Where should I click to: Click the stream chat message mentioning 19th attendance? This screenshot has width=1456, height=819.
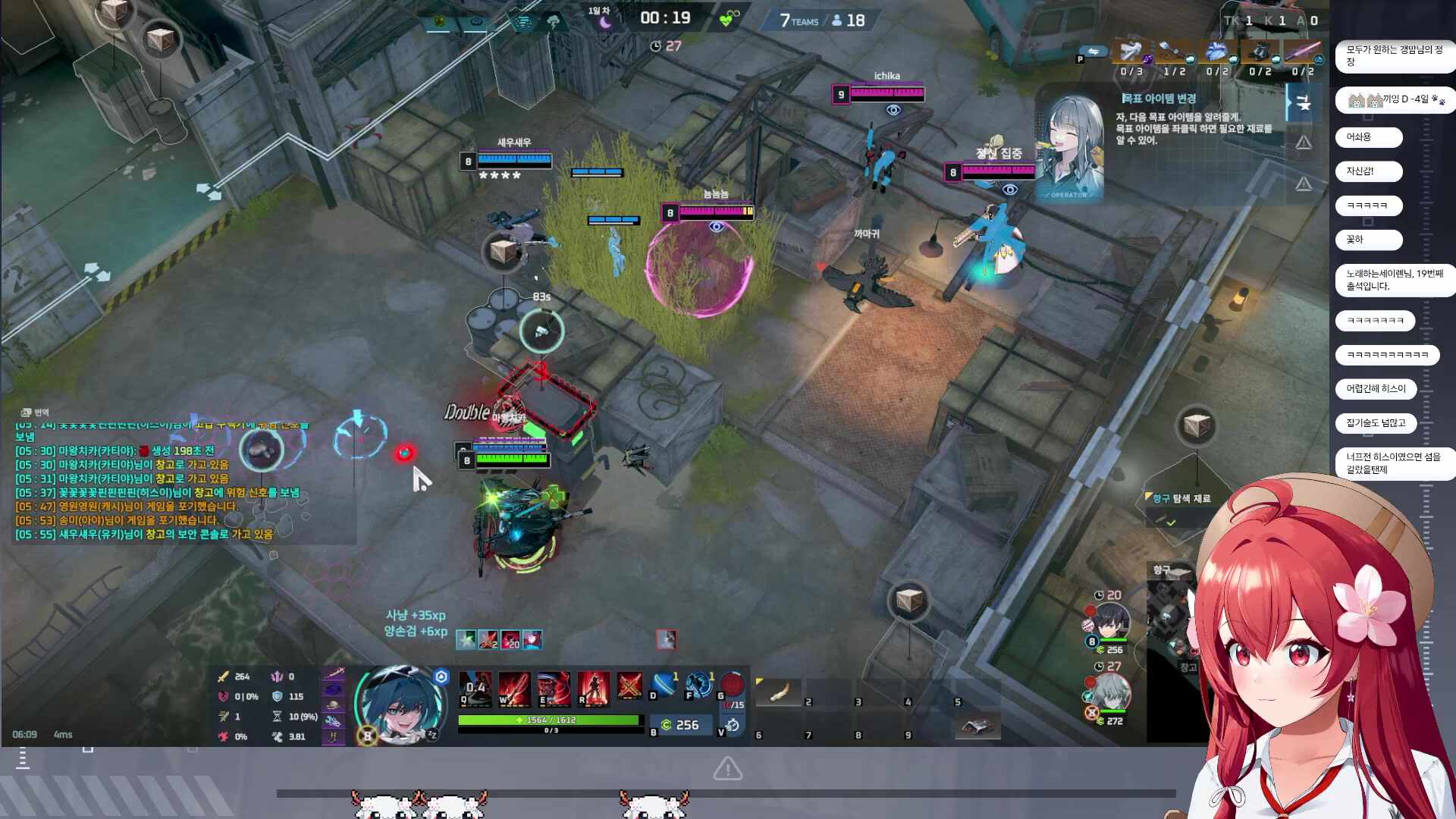pyautogui.click(x=1394, y=280)
